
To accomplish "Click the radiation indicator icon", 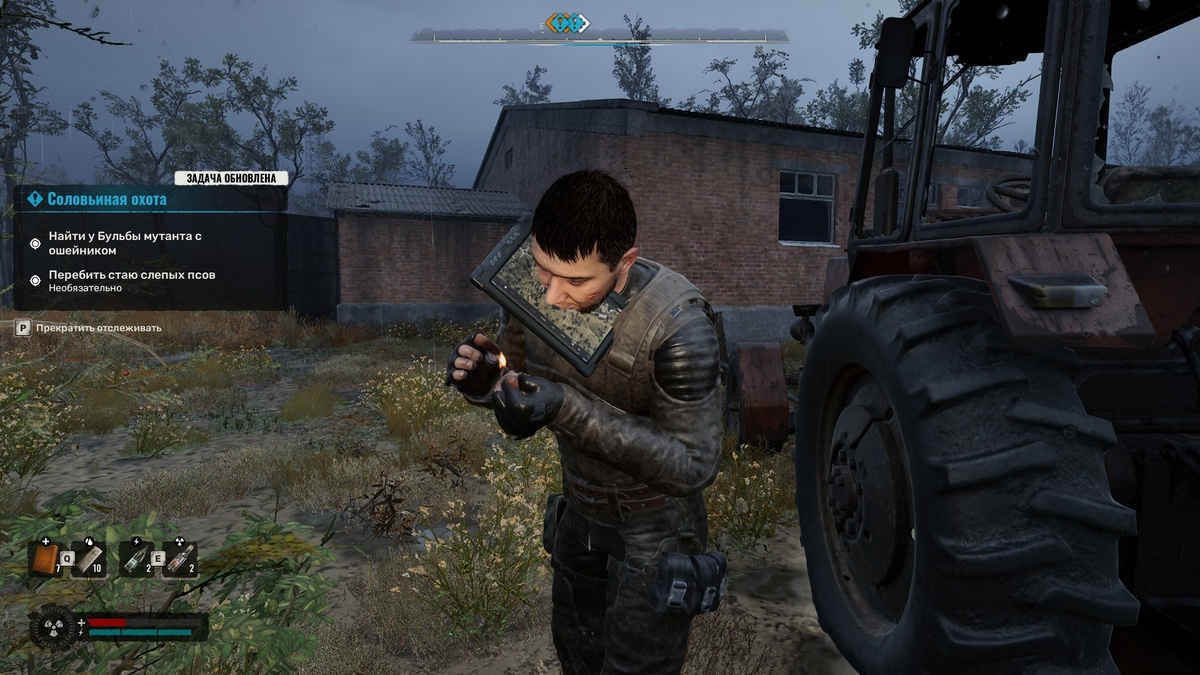I will click(x=52, y=627).
